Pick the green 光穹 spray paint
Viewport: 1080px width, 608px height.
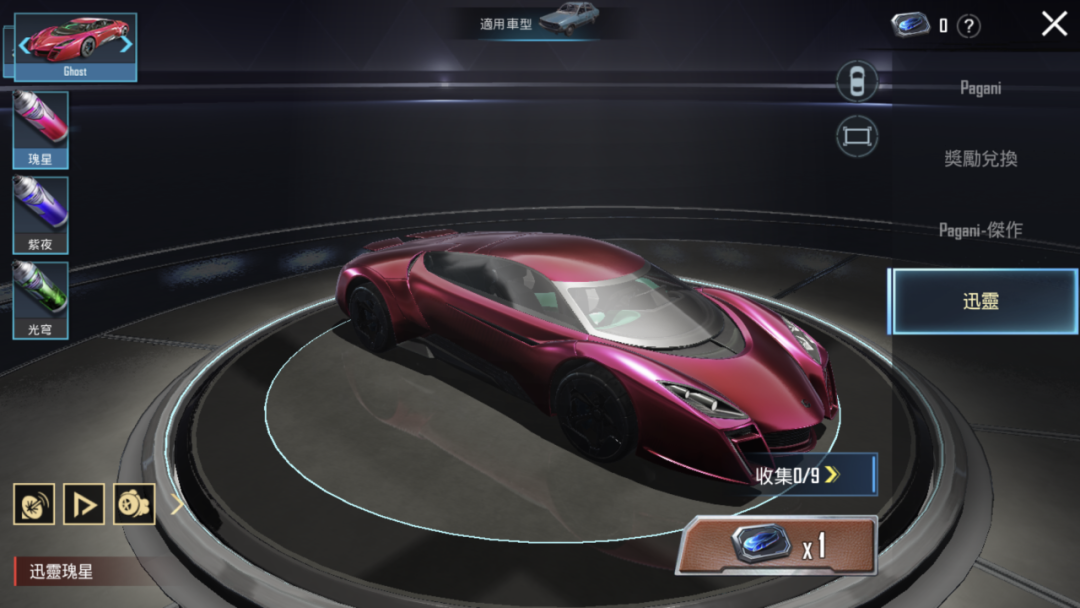pyautogui.click(x=41, y=299)
